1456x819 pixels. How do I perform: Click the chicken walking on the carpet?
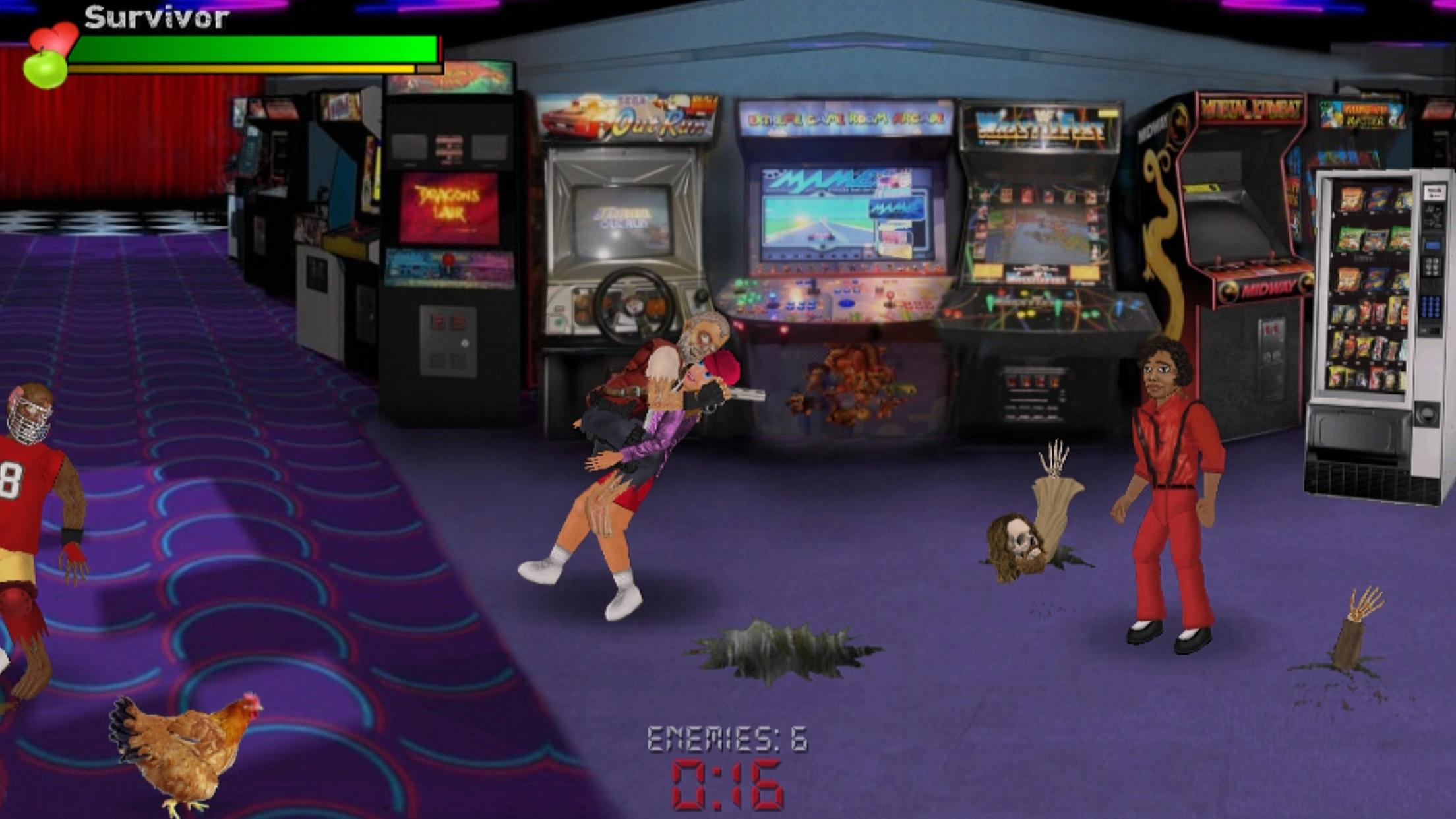tap(178, 745)
